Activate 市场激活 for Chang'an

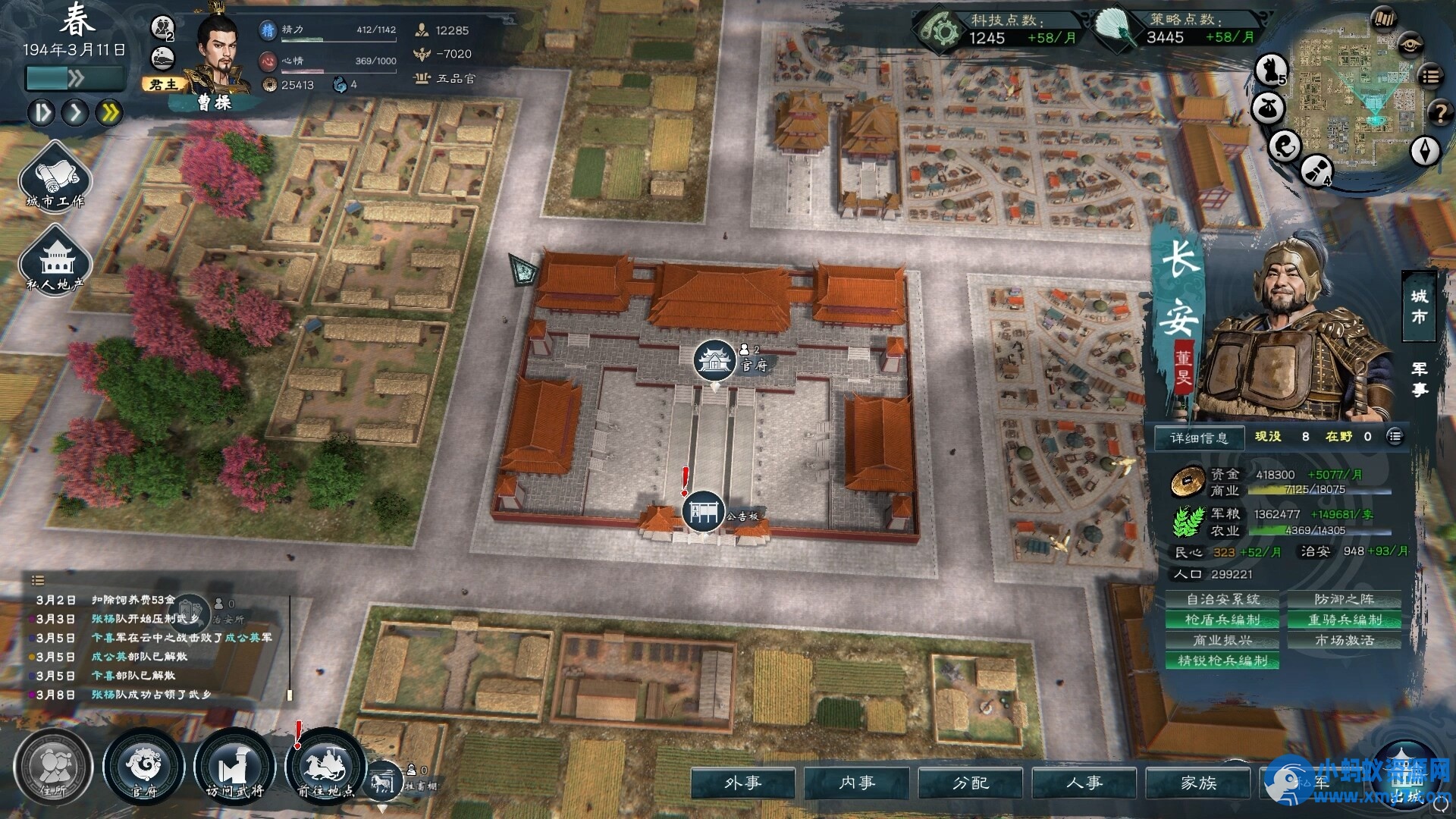pyautogui.click(x=1346, y=640)
